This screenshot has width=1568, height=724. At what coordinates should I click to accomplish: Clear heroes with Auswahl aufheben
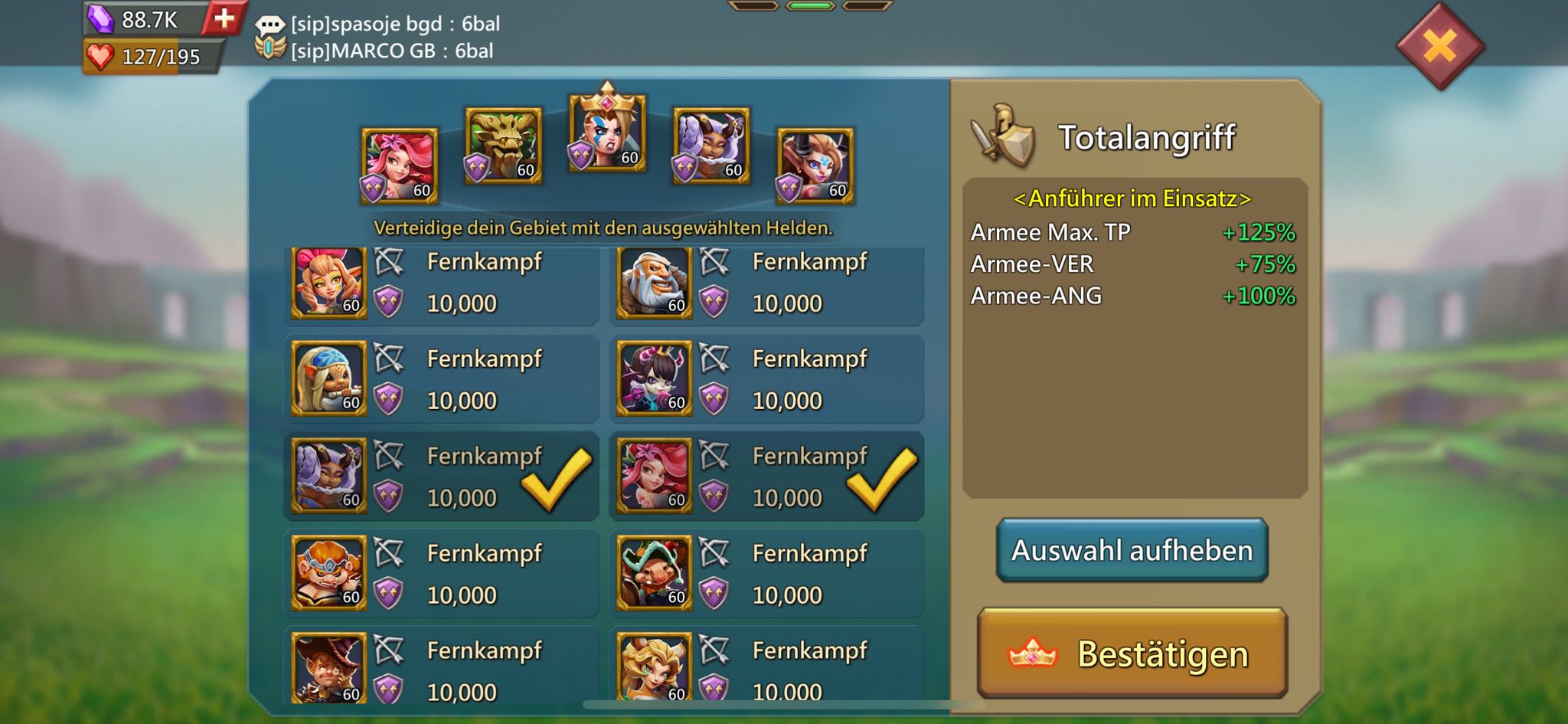click(x=1132, y=550)
